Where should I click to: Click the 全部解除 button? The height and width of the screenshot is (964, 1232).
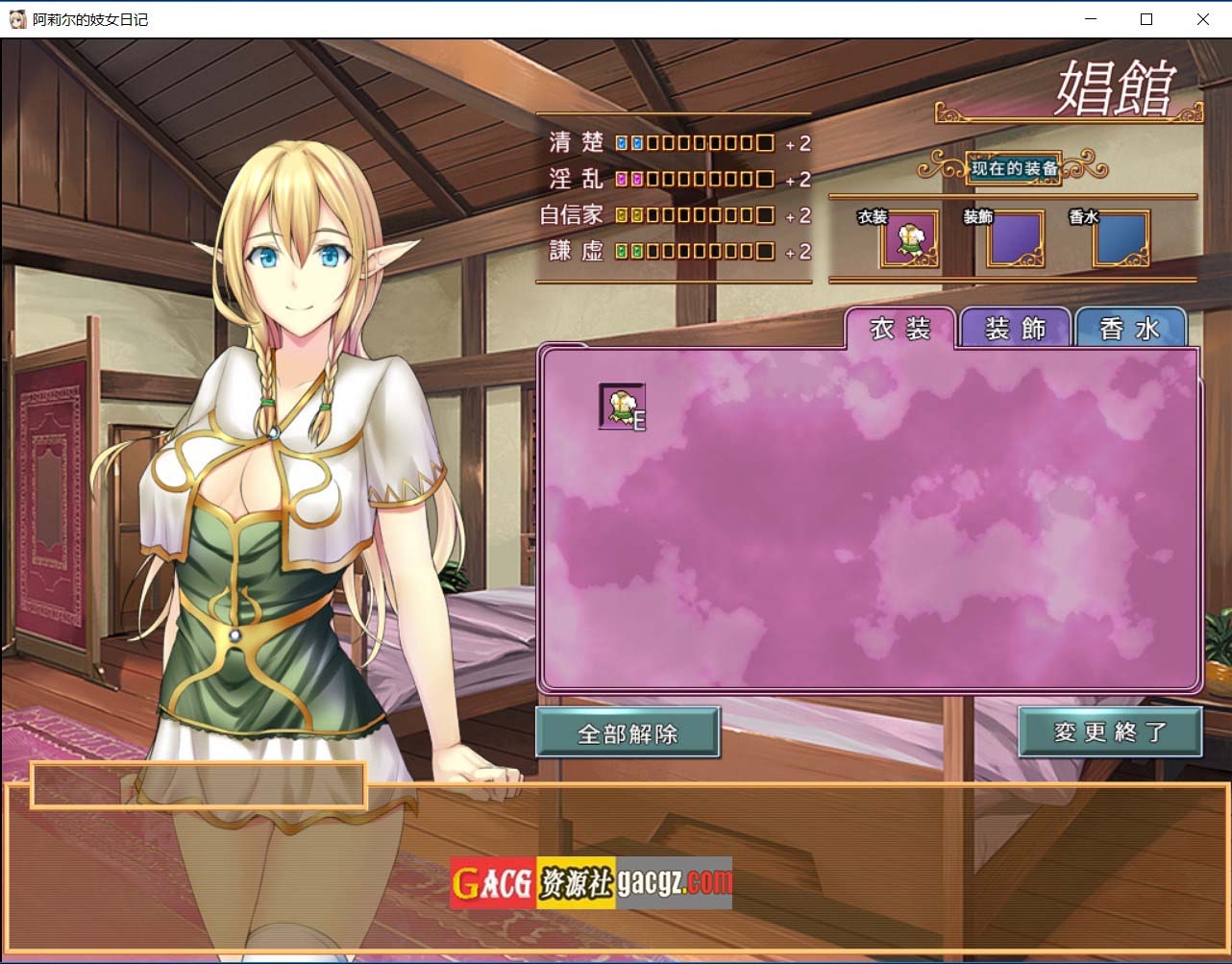pyautogui.click(x=628, y=733)
